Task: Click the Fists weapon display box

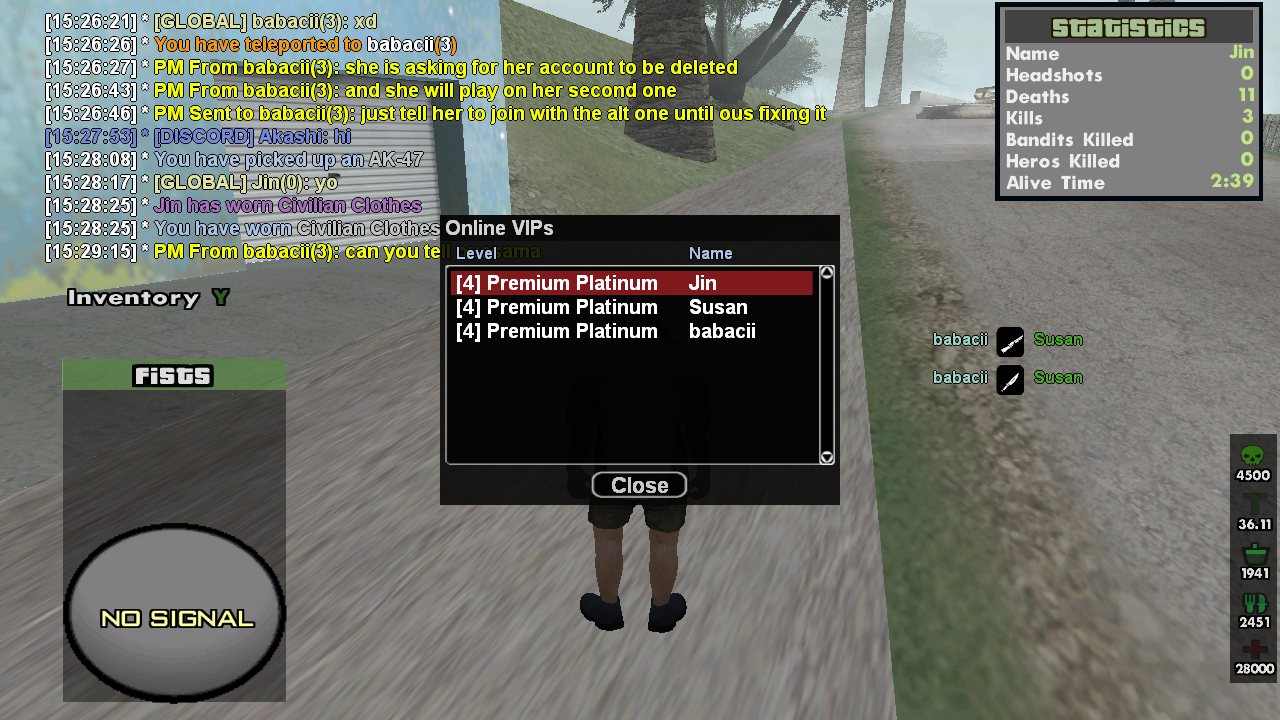Action: (173, 376)
